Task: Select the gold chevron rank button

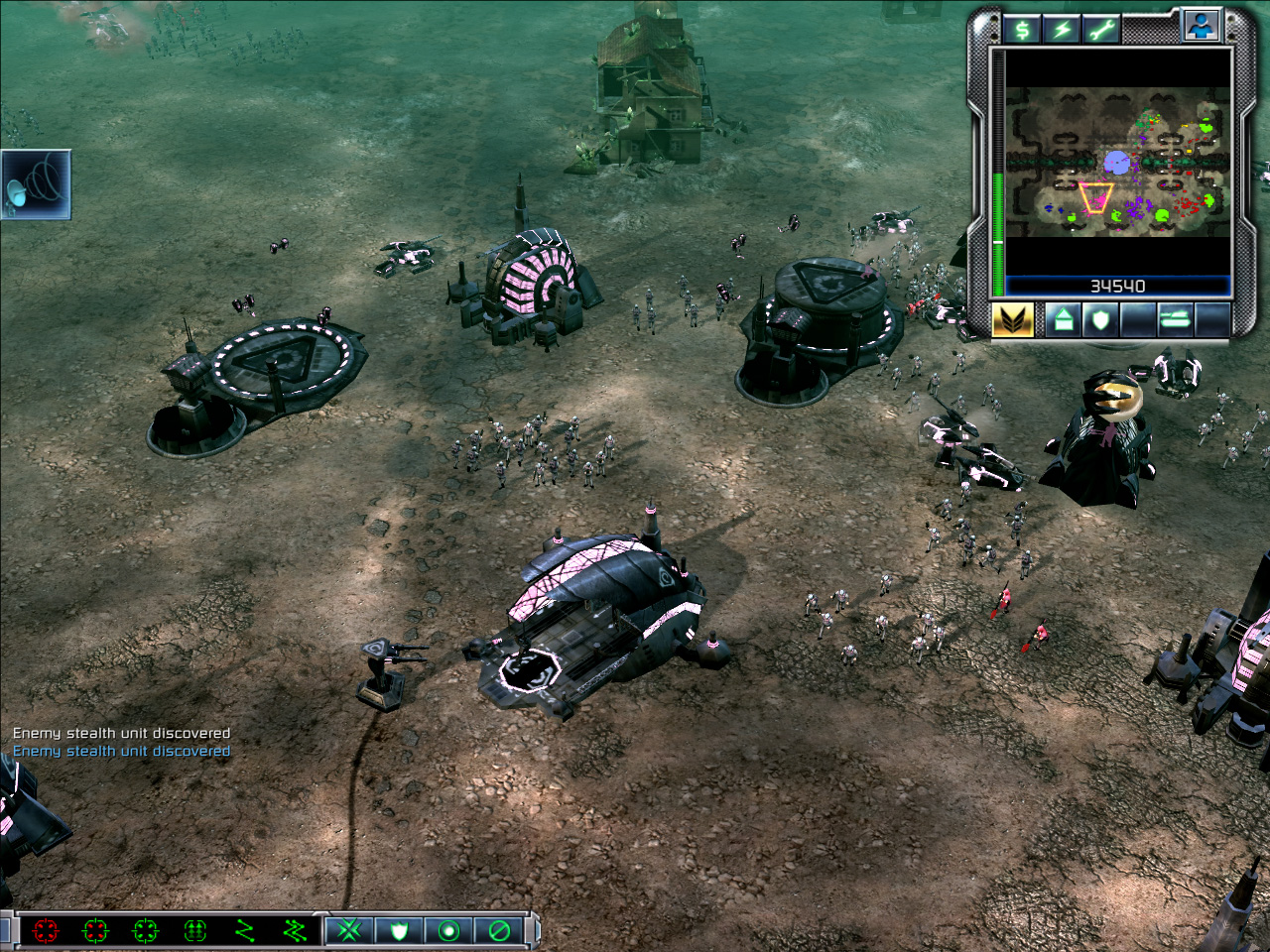Action: coord(1013,320)
